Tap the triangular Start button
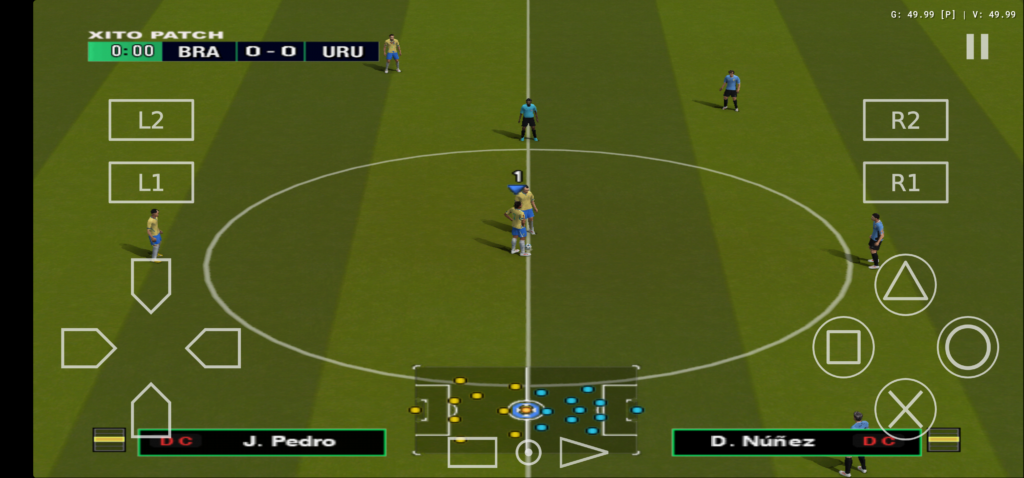1024x478 pixels. tap(582, 452)
